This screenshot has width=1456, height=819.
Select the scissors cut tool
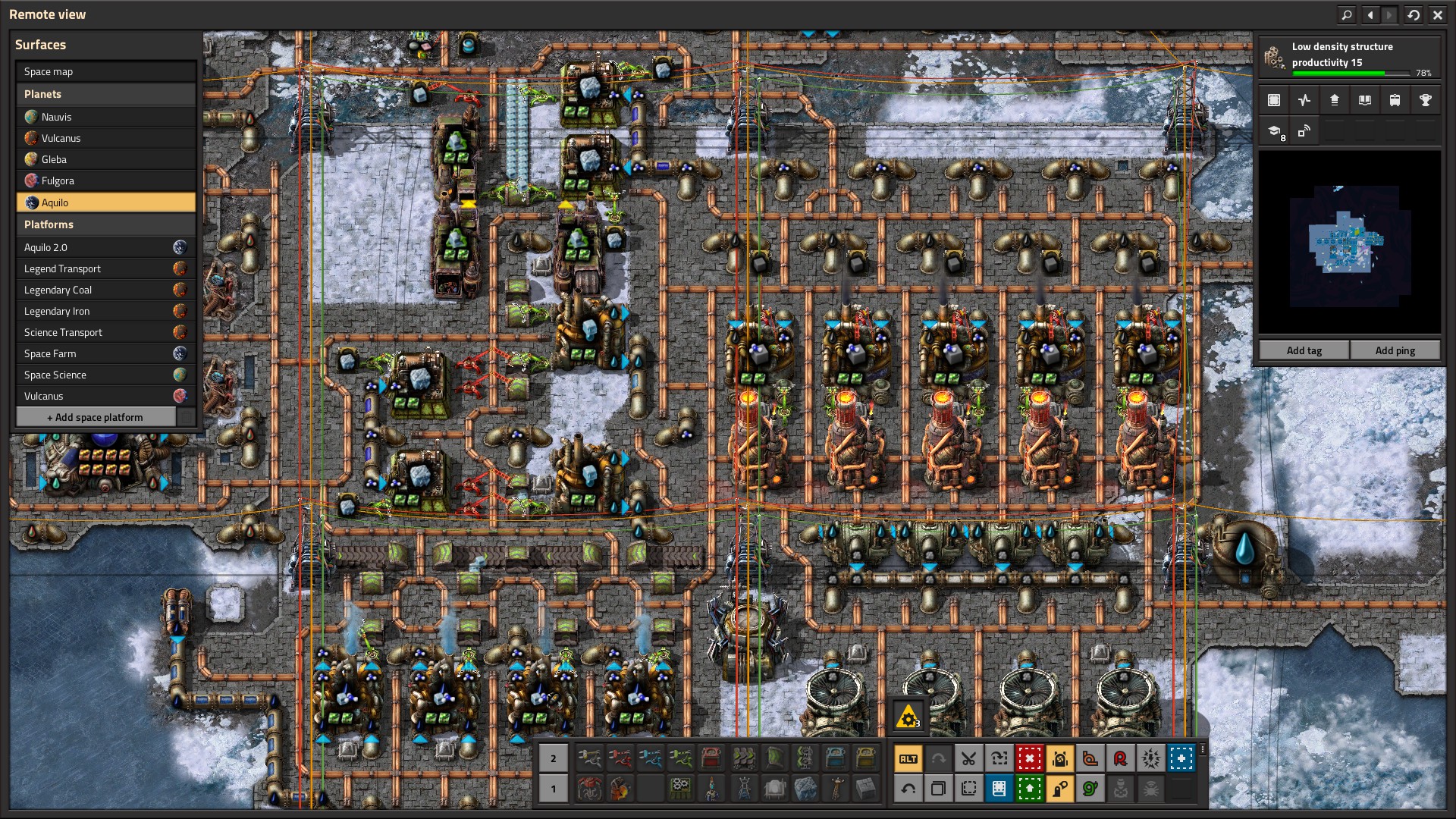coord(968,758)
